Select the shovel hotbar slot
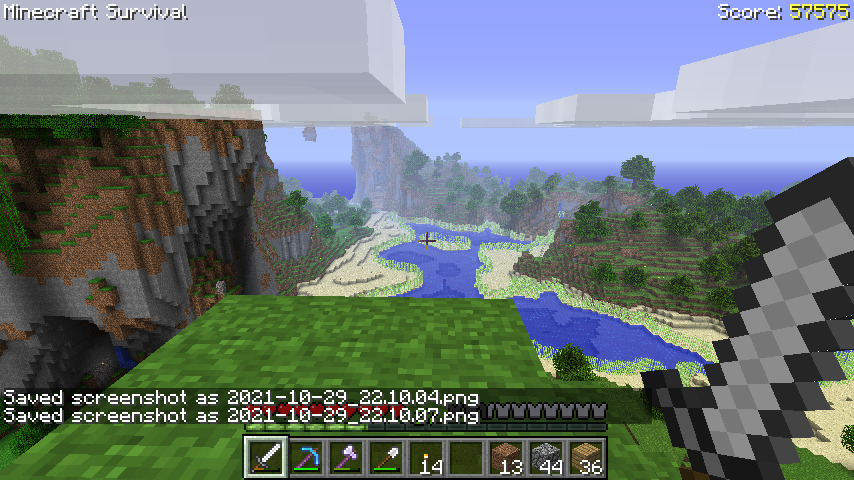The image size is (854, 480). 387,459
